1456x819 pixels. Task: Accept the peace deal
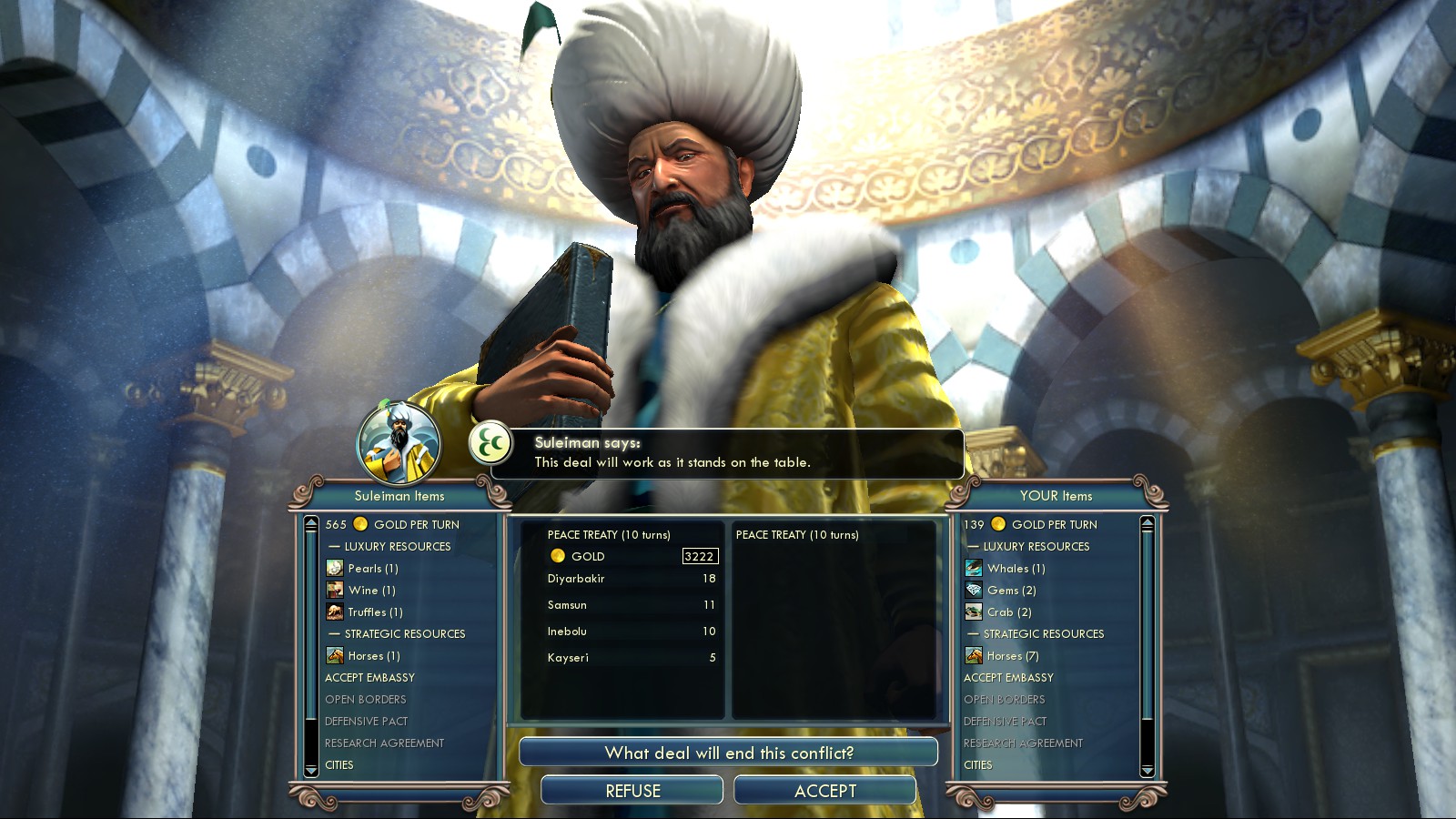pos(824,791)
